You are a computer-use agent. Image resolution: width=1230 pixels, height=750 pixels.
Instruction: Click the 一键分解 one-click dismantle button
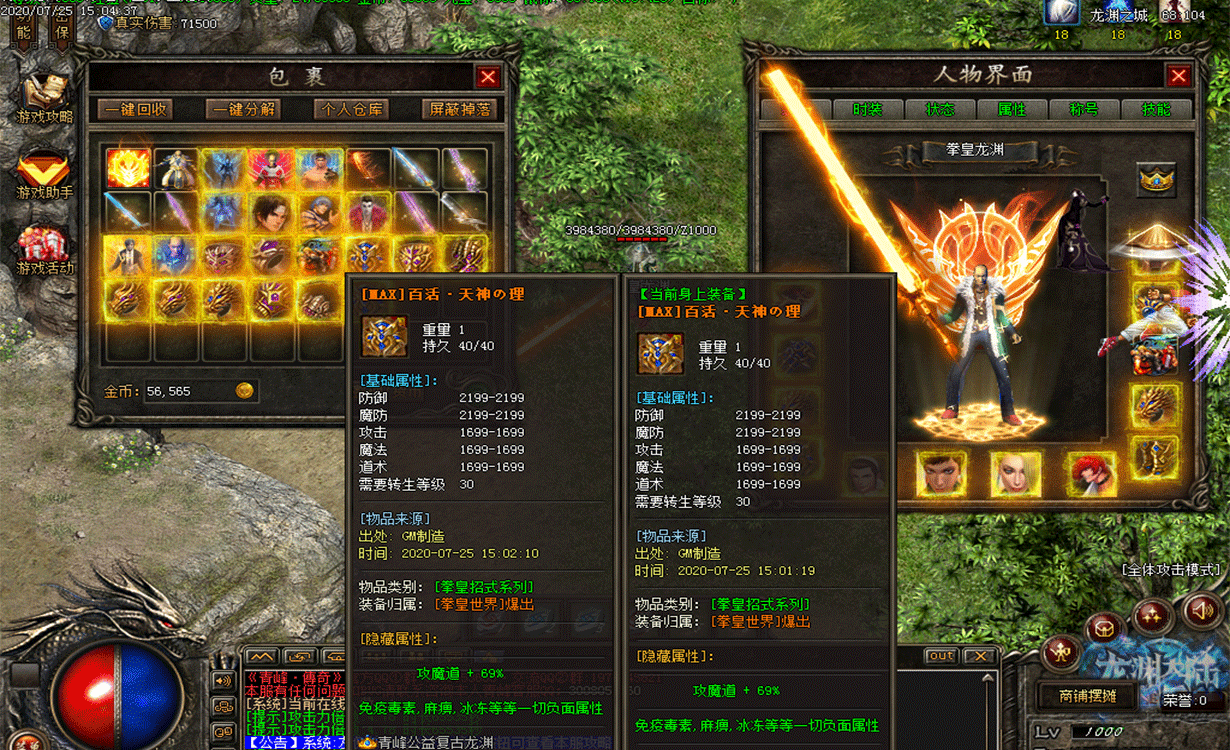(x=242, y=109)
